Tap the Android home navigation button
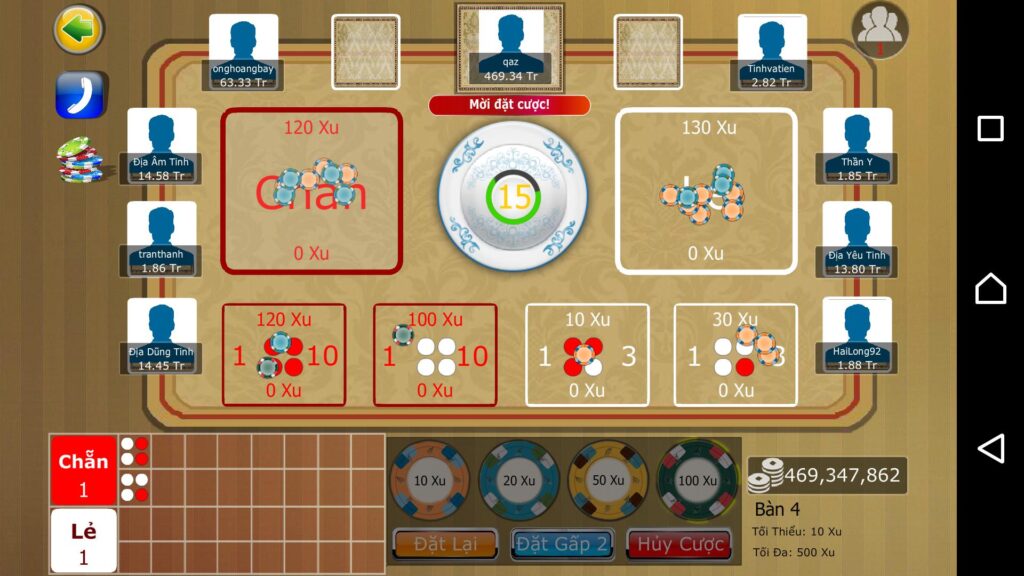 click(990, 288)
